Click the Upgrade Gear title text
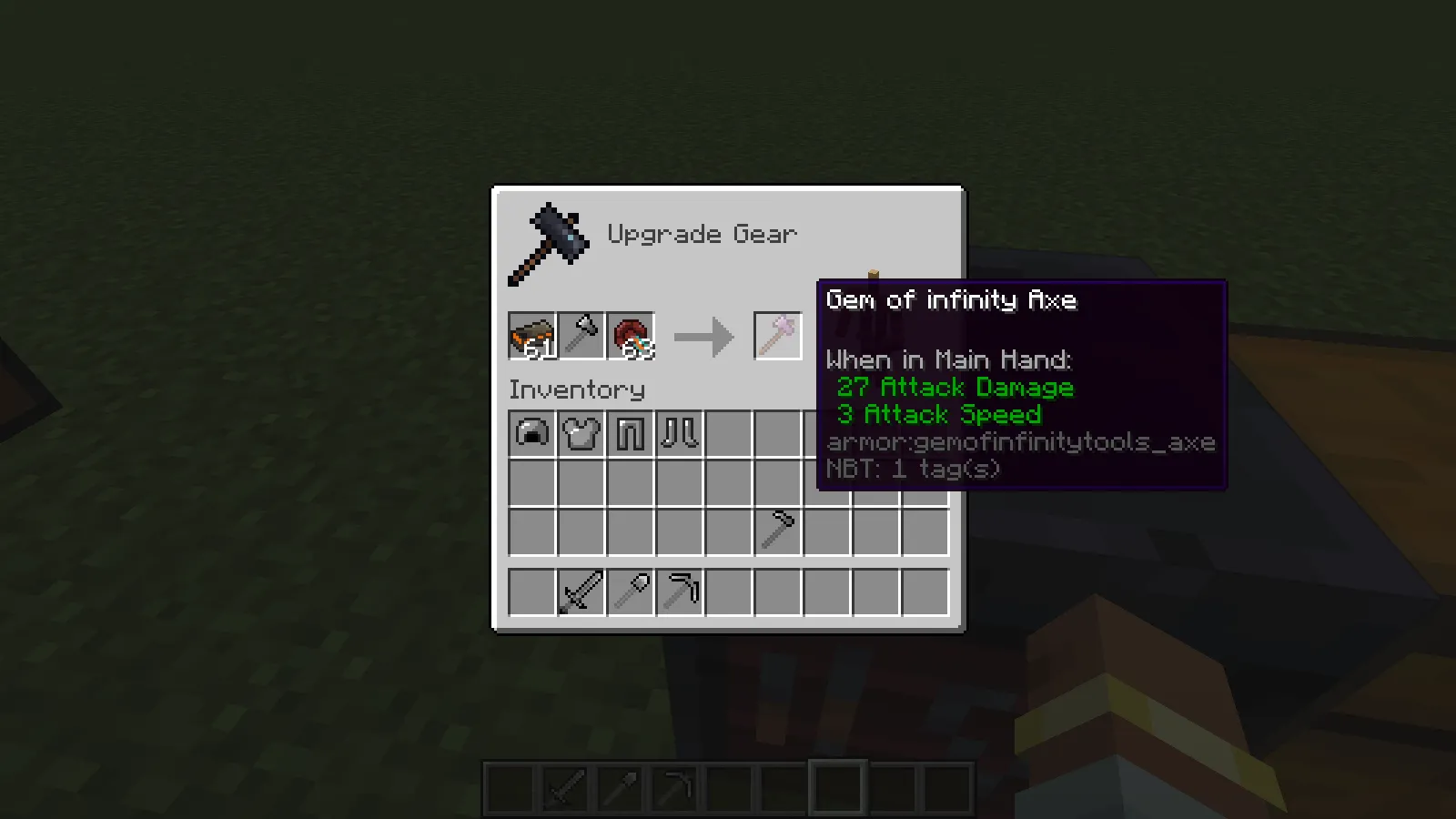The image size is (1456, 819). click(701, 234)
